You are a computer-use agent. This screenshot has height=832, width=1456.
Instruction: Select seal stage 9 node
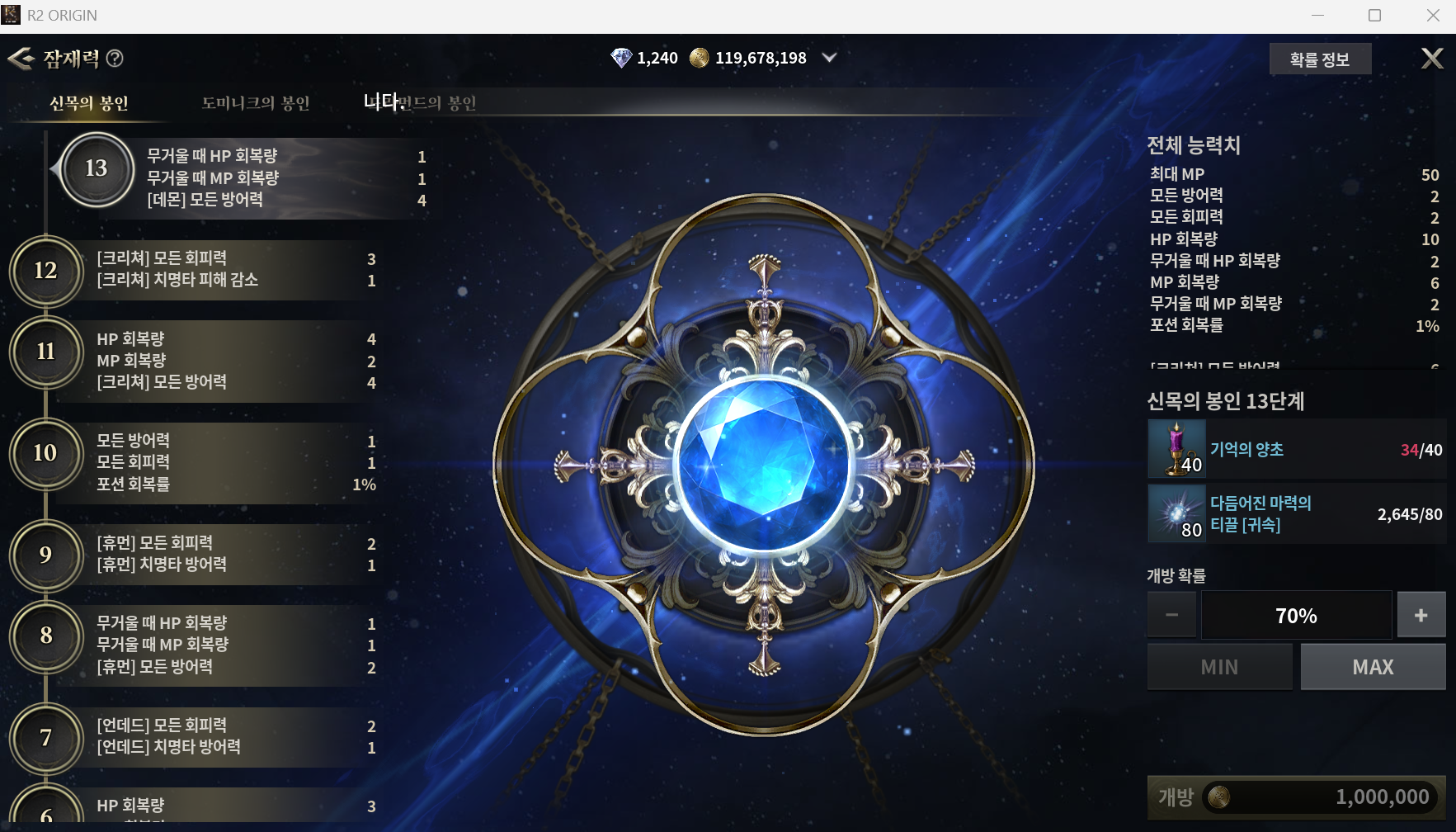tap(45, 555)
